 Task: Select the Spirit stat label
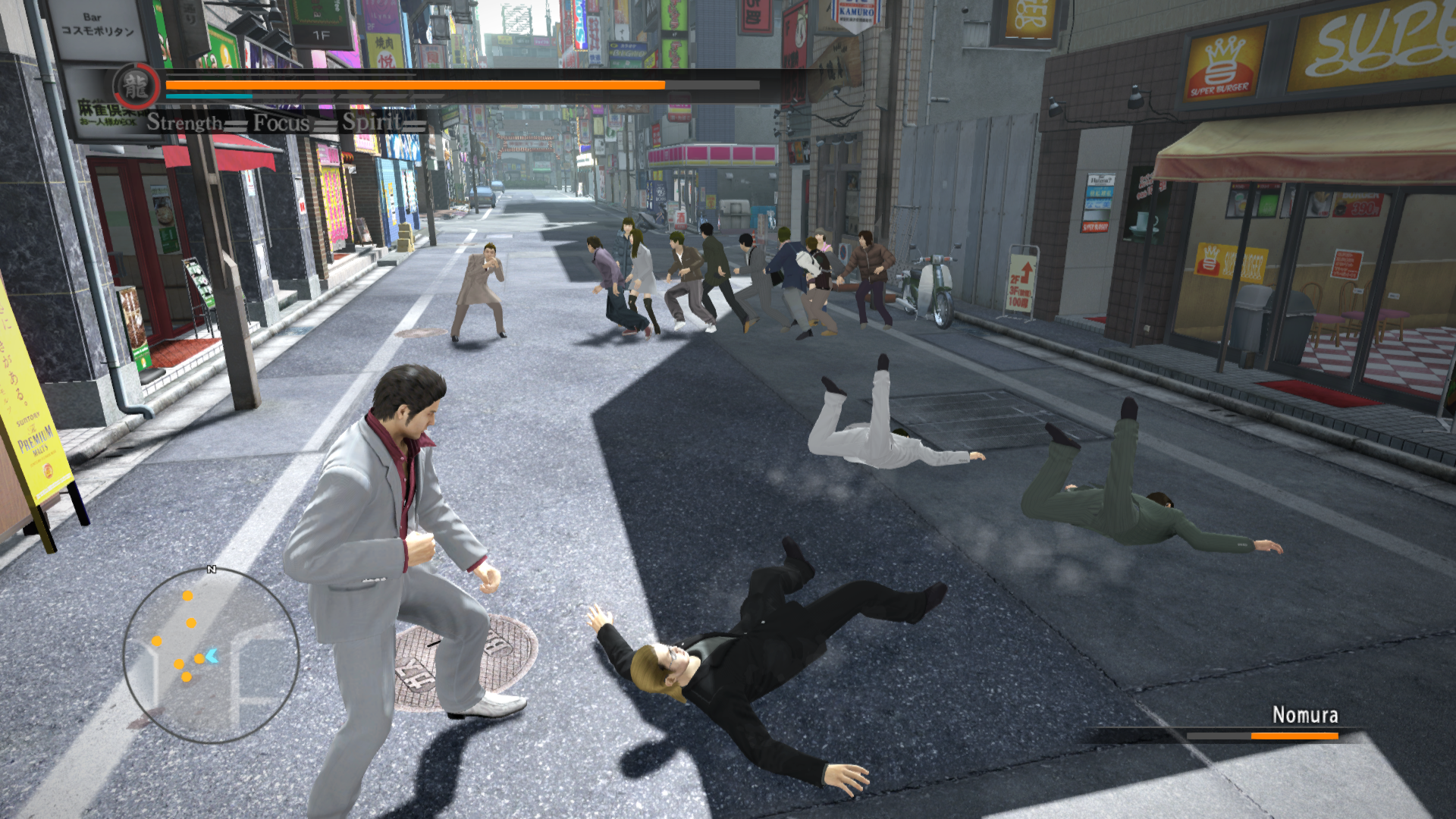[372, 121]
